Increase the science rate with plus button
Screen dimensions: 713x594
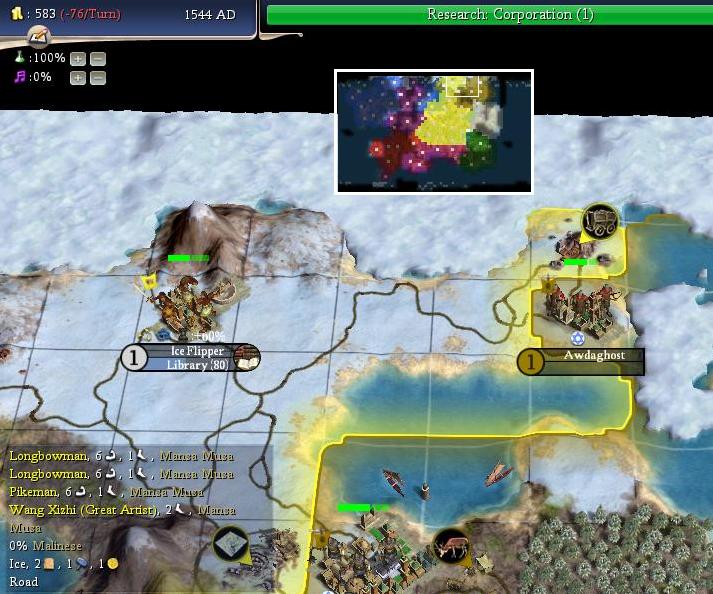[78, 58]
